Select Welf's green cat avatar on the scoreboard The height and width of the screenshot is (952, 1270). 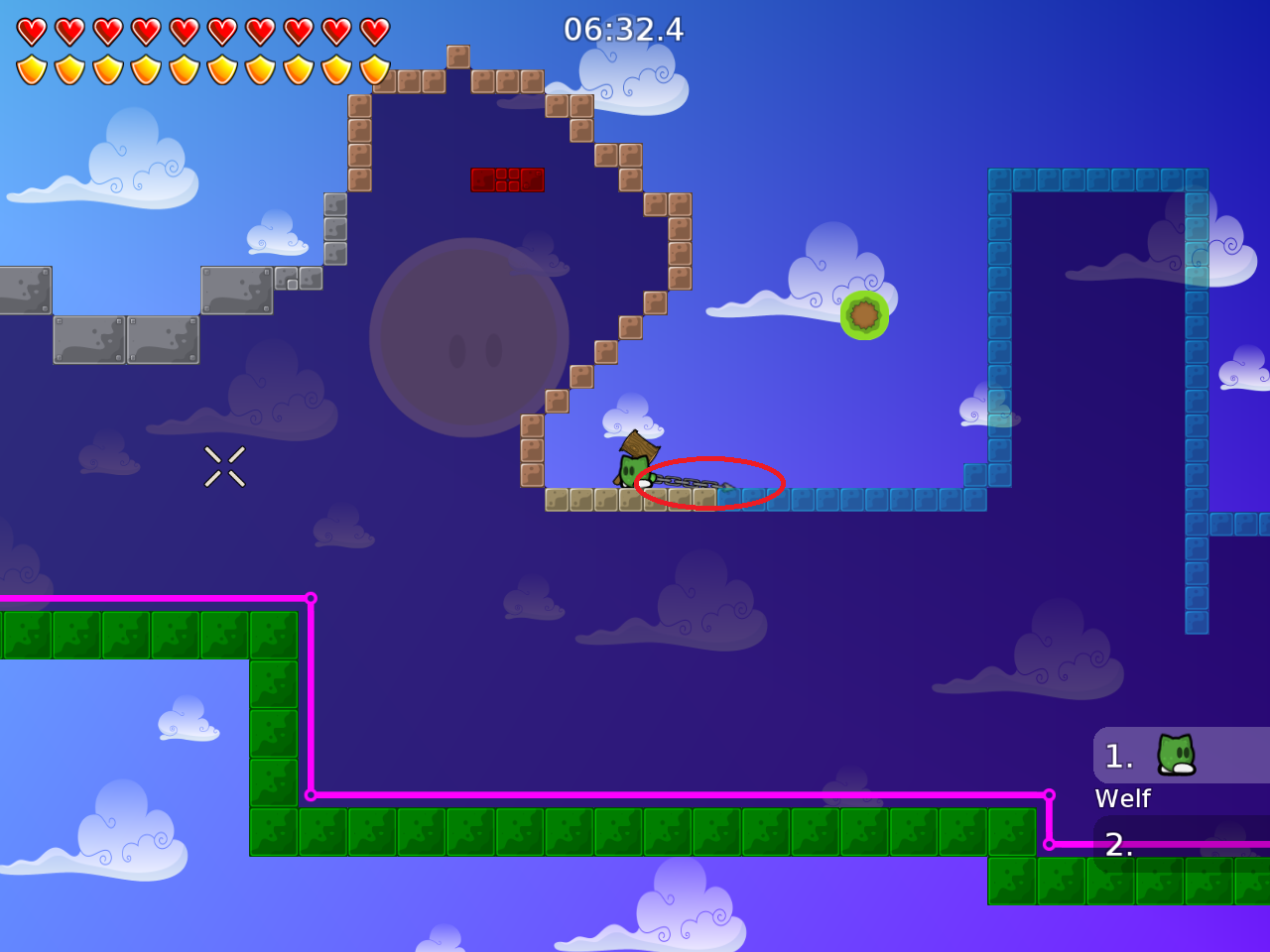tap(1175, 755)
